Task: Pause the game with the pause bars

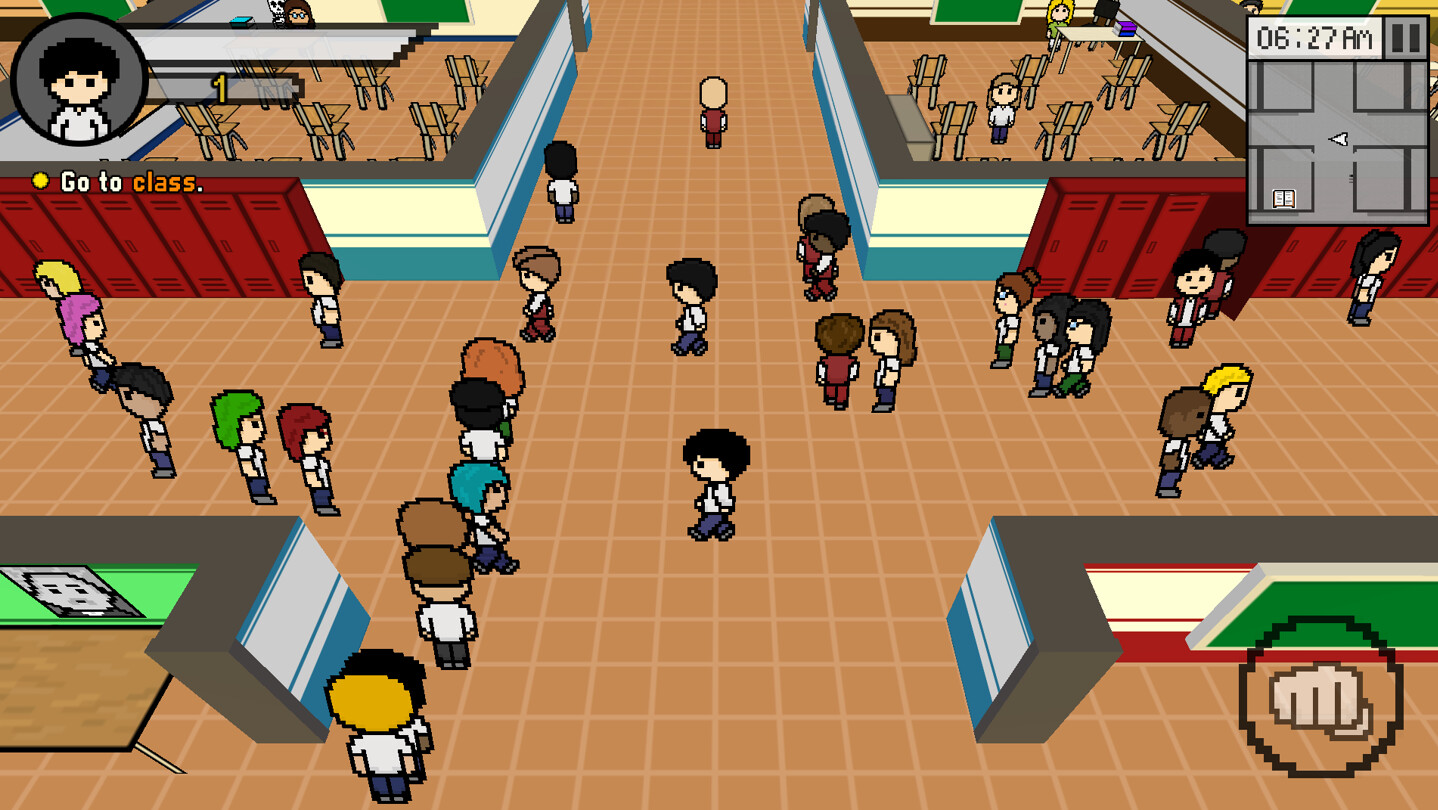Action: (x=1405, y=37)
